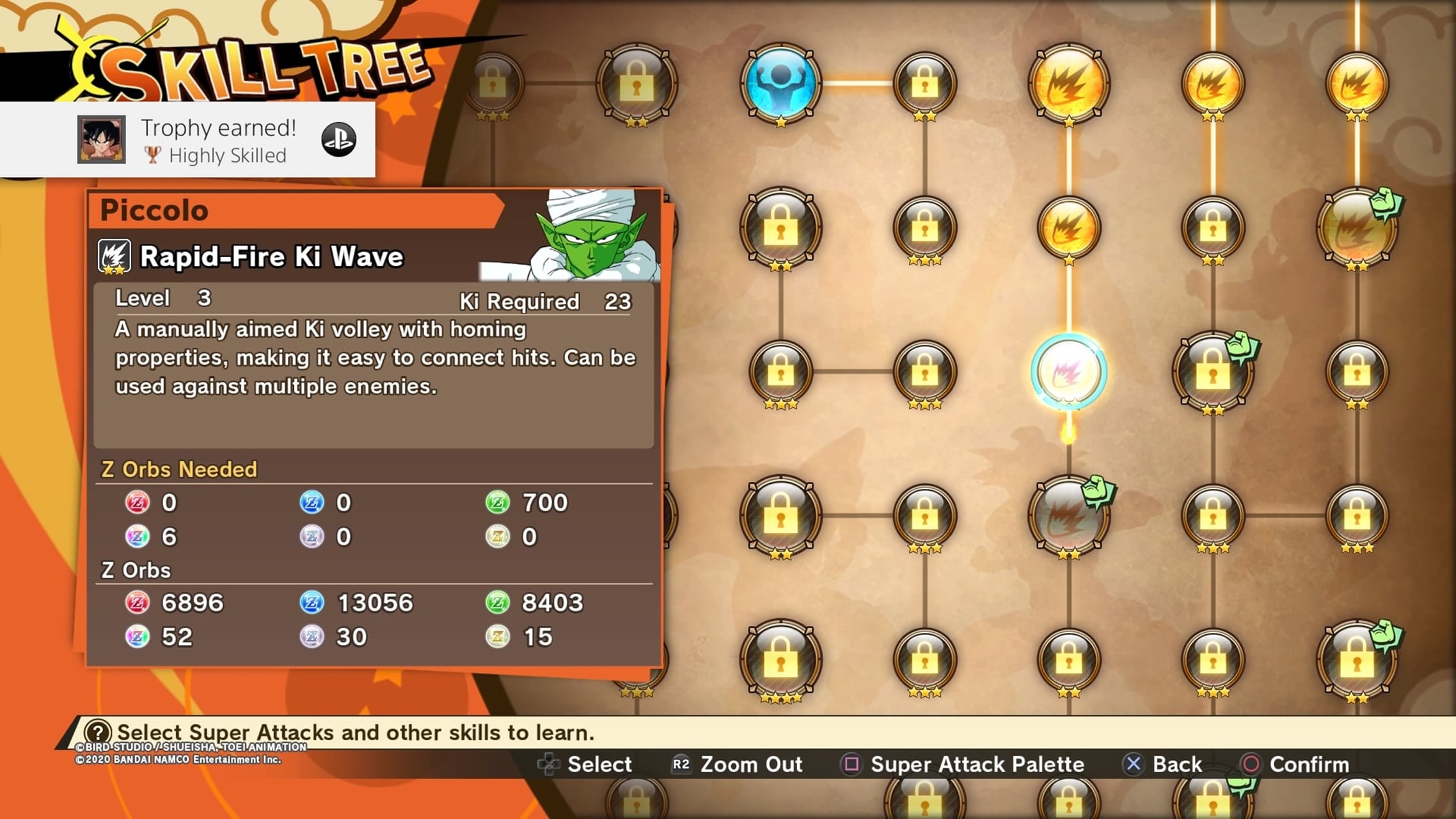This screenshot has width=1456, height=819.
Task: Choose the faded ki blast node with the green arm badge
Action: click(1356, 228)
